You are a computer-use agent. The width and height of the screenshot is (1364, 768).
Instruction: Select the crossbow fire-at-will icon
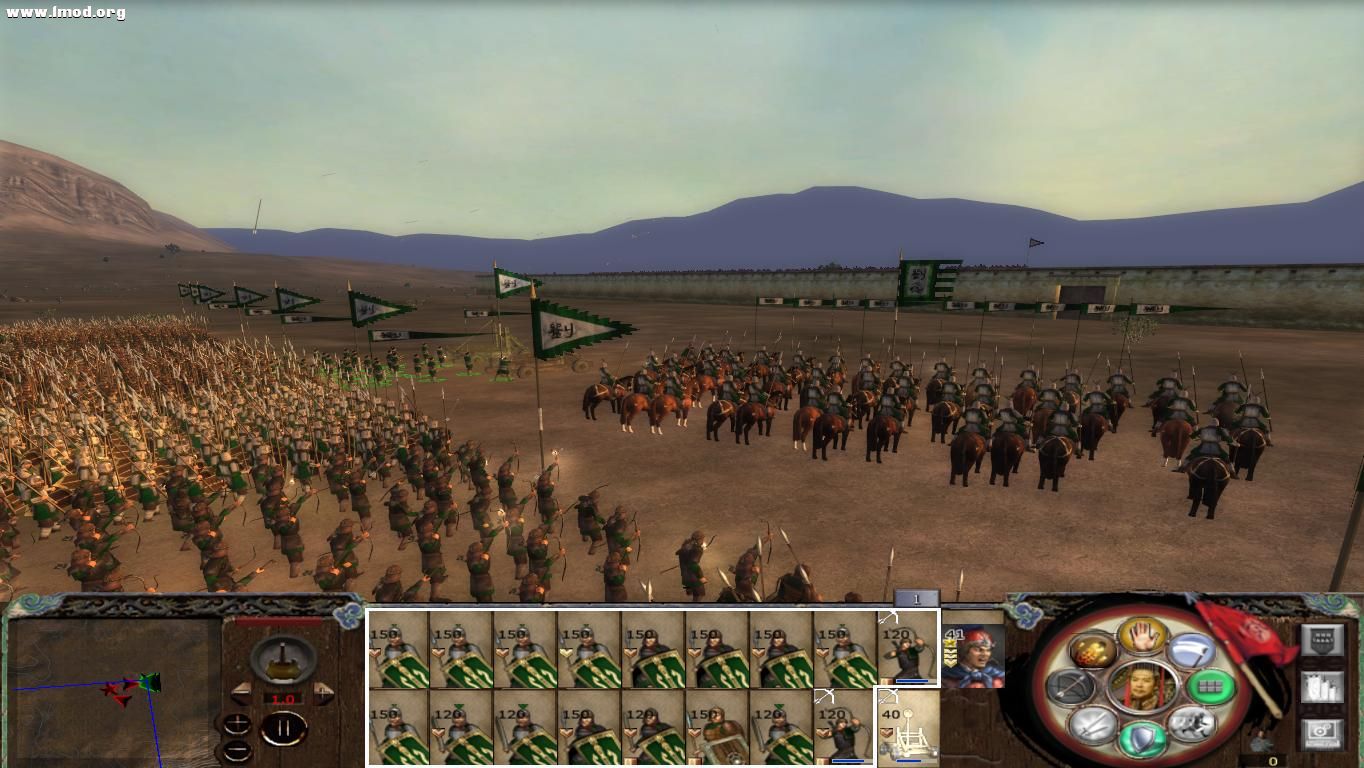tap(1068, 687)
